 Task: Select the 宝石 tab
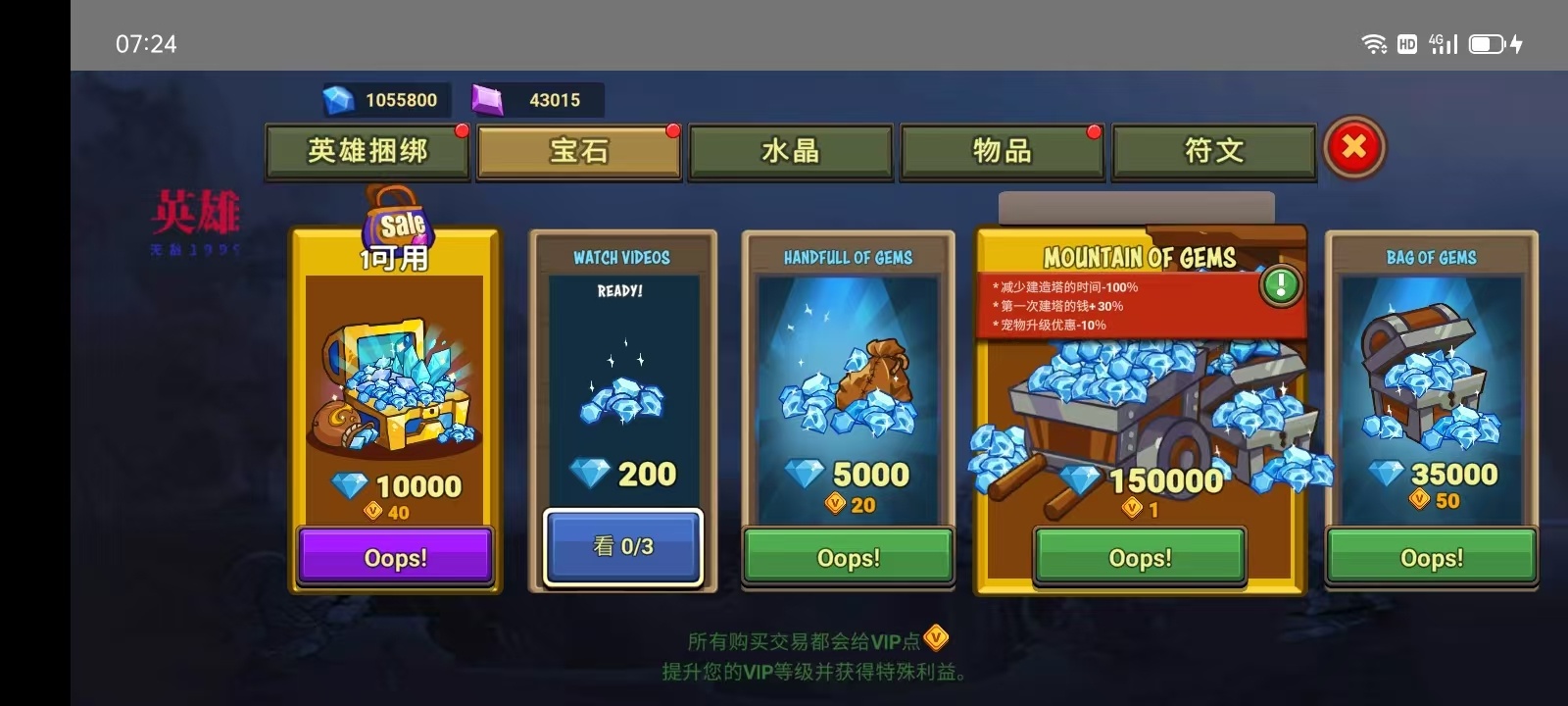tap(579, 151)
